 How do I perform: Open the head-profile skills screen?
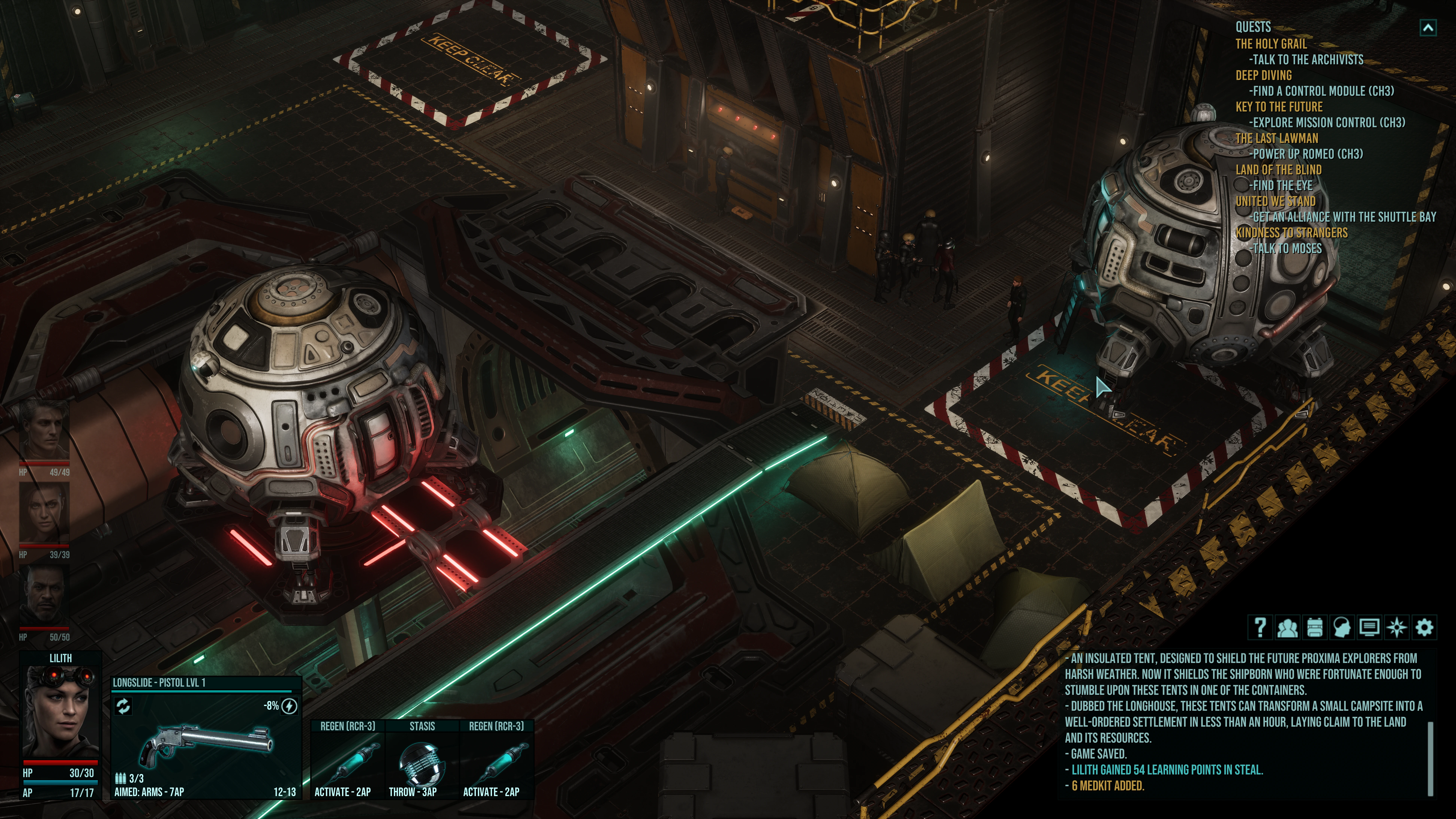1342,627
